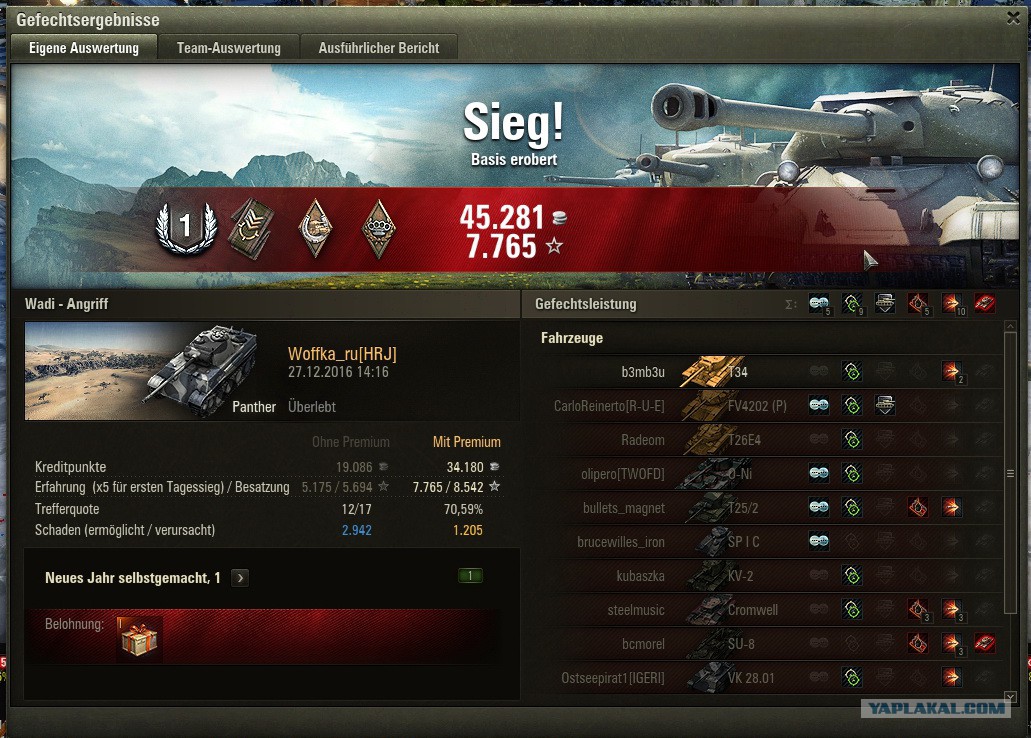Viewport: 1031px width, 738px height.
Task: Open the Ausführlicher Bericht tab
Action: [x=378, y=47]
